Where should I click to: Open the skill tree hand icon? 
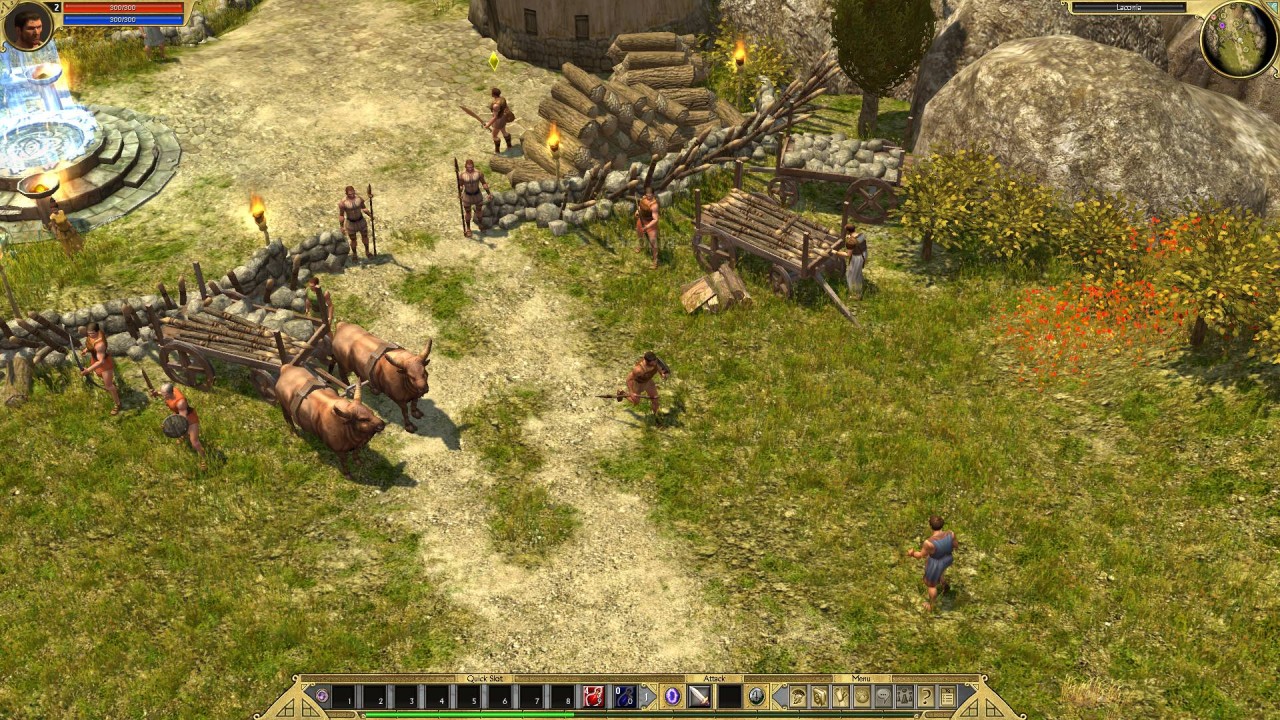click(840, 697)
